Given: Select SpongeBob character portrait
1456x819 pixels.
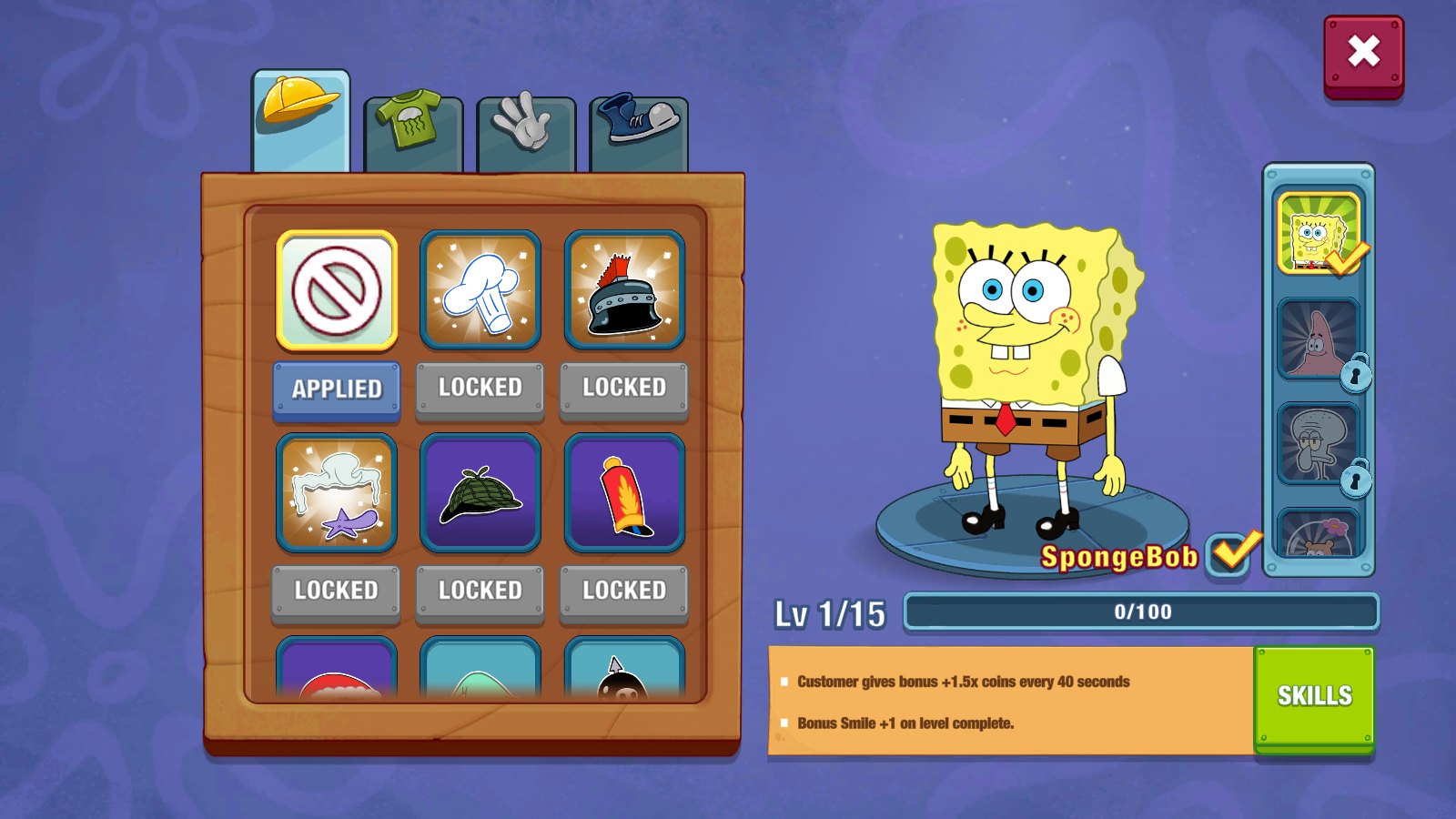Looking at the screenshot, I should [x=1318, y=234].
